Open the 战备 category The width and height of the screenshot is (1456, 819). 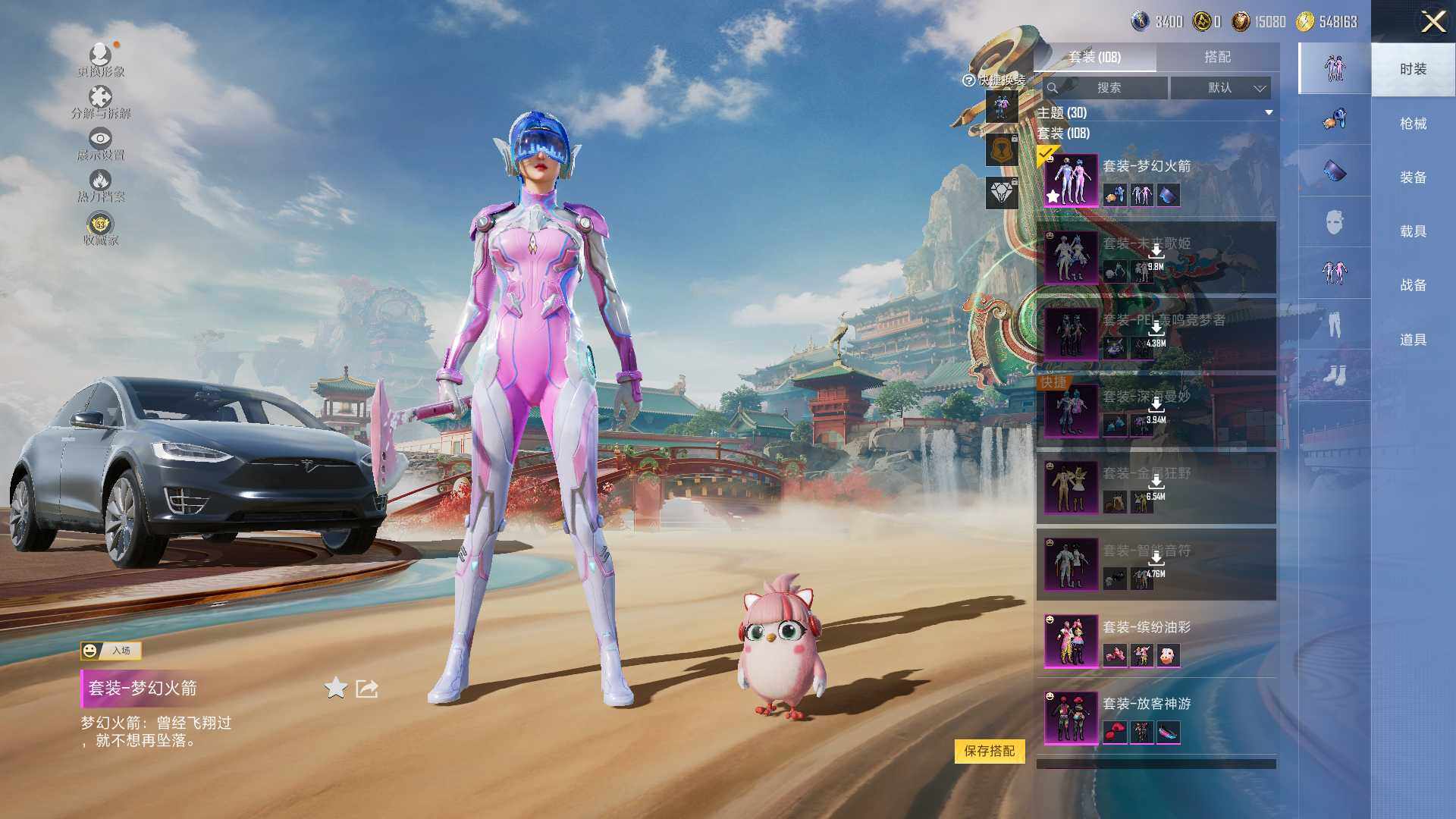coord(1413,285)
